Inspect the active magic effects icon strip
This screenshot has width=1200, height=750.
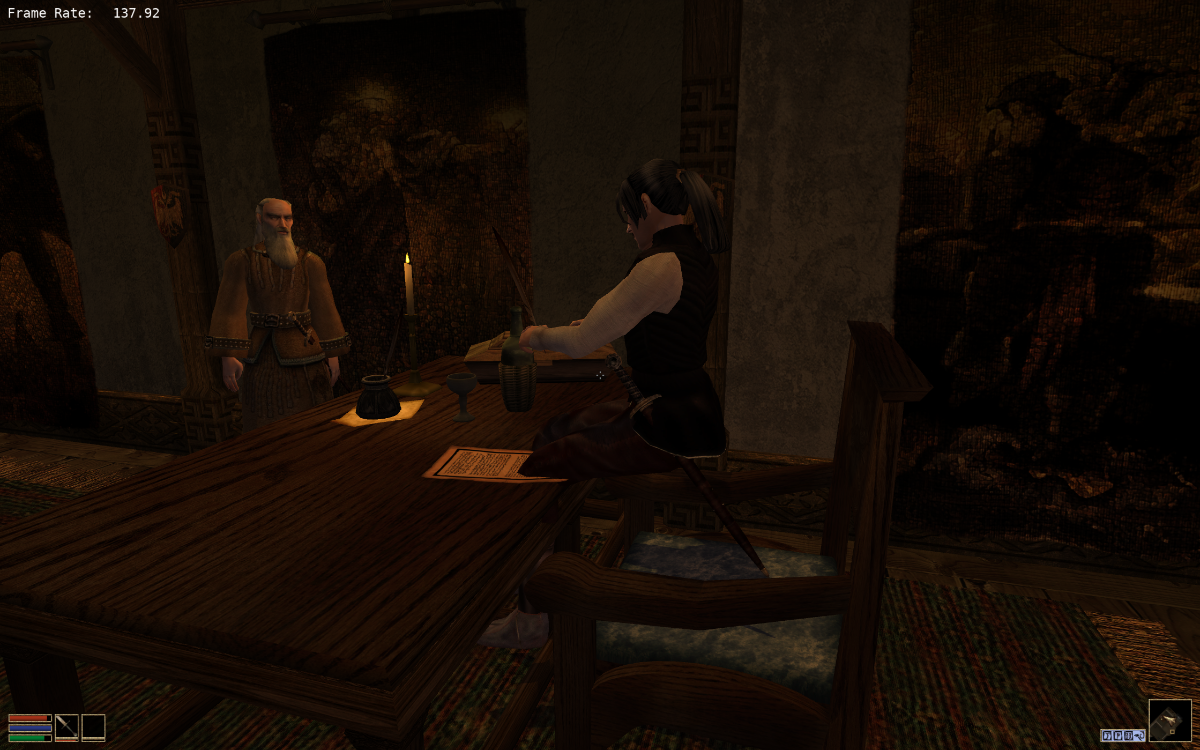click(x=1123, y=735)
